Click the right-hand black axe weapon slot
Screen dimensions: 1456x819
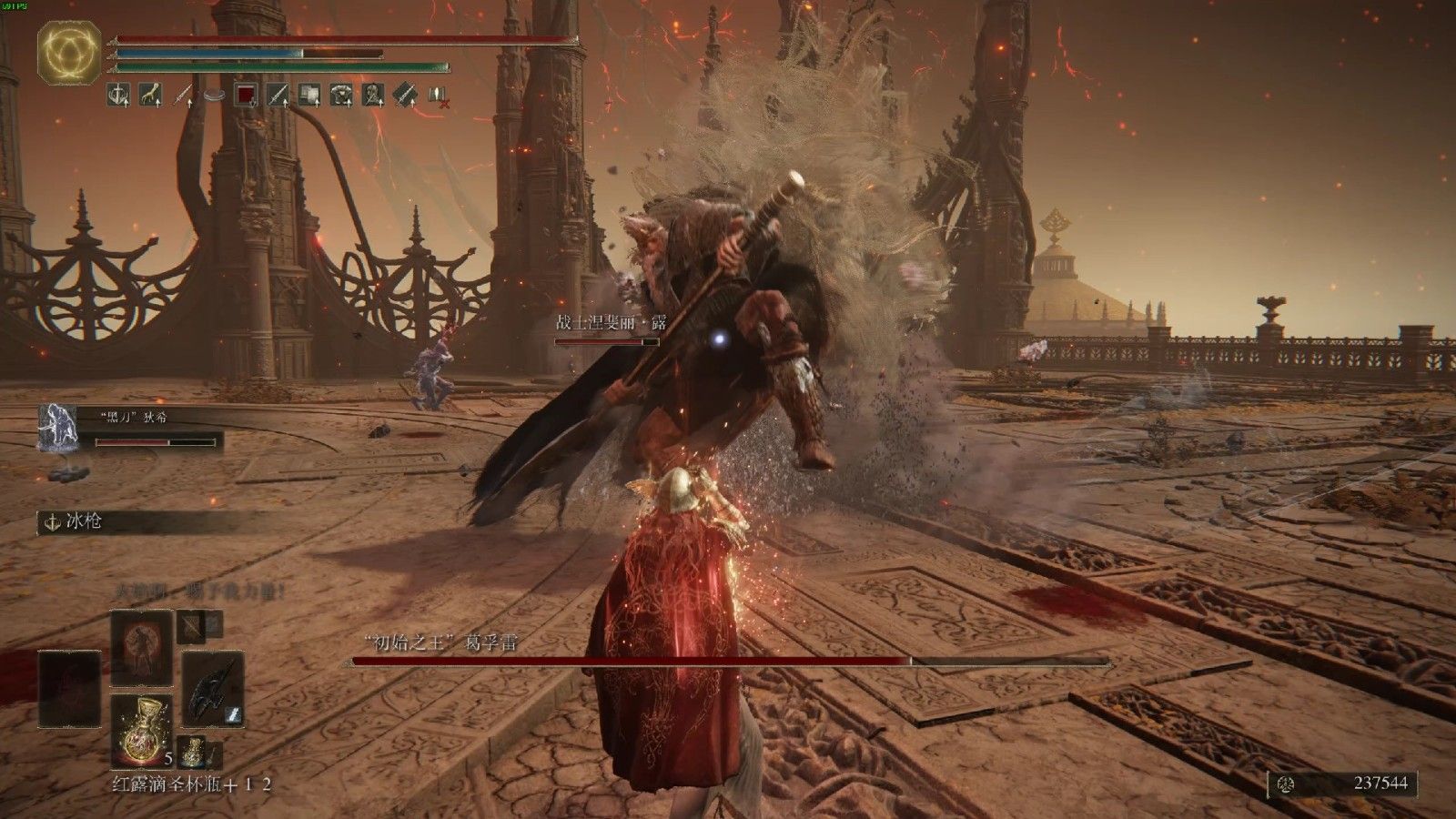pos(212,685)
